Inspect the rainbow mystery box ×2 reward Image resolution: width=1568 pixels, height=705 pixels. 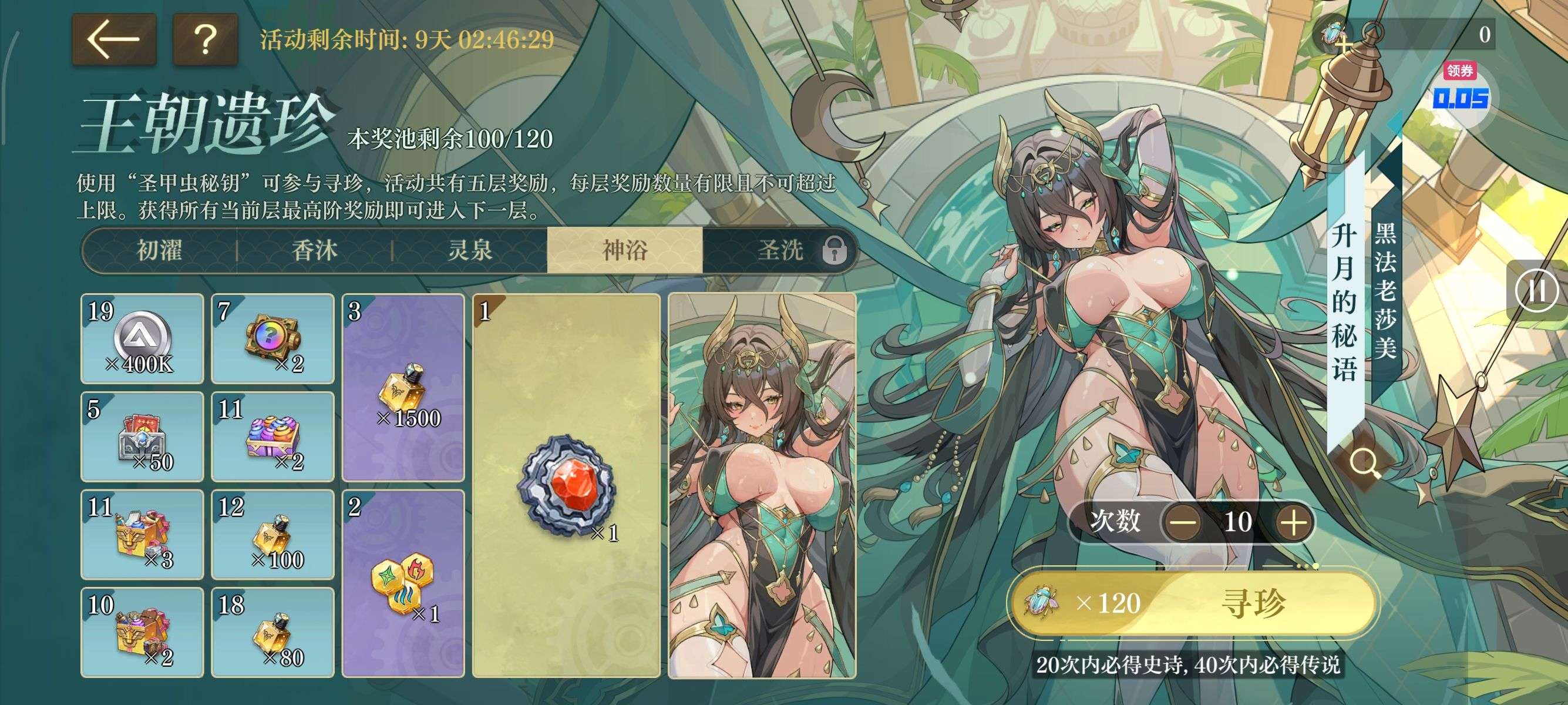pos(272,338)
